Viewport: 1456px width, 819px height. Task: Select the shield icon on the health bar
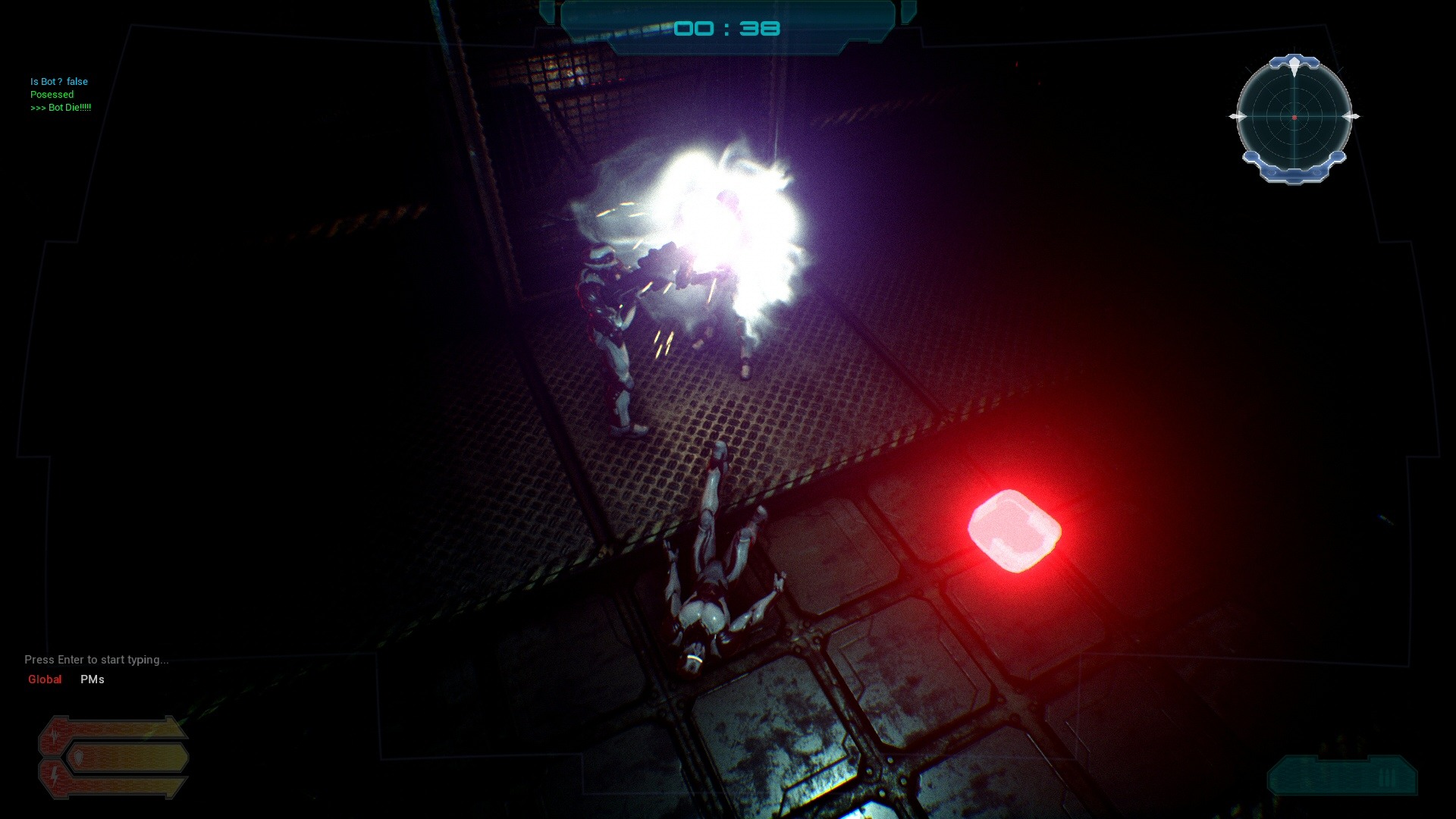(78, 758)
